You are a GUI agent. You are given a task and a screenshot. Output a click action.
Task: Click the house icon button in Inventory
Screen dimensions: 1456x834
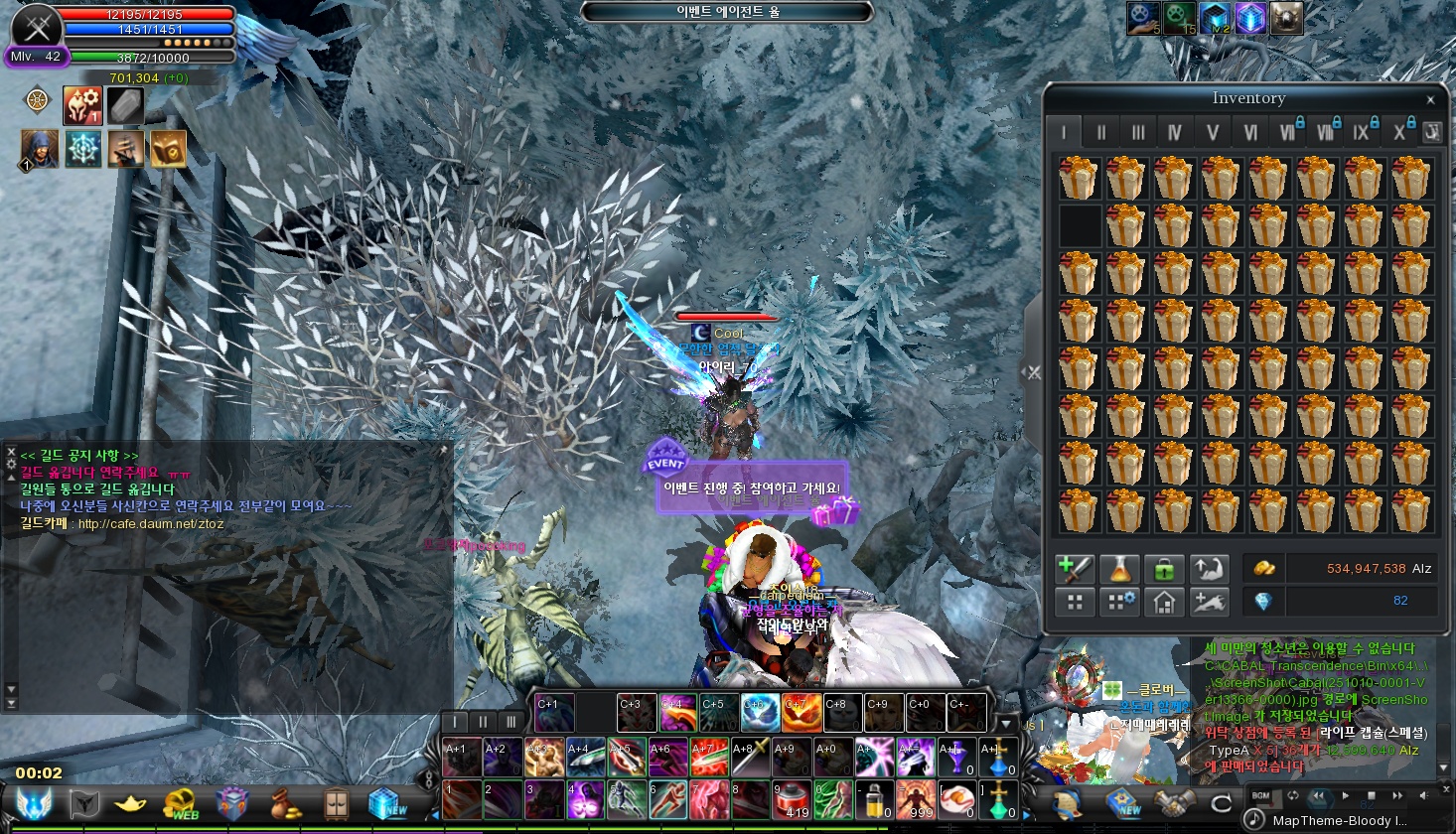[1163, 601]
